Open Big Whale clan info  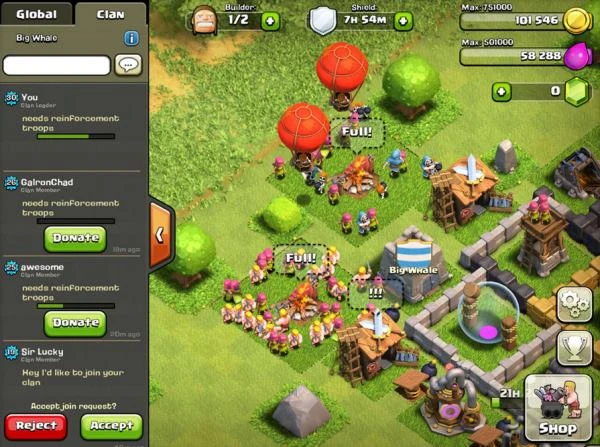tap(132, 38)
